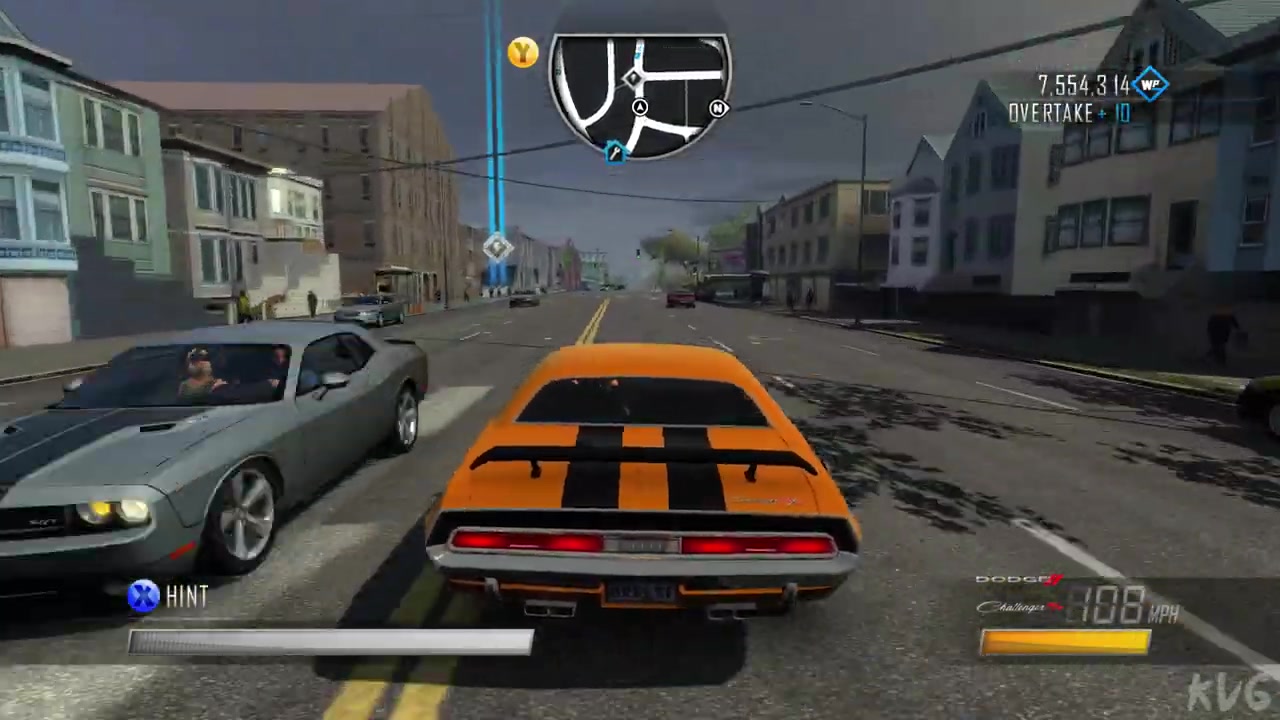Toggle the OVERTAKE +10 bonus notification

1068,113
